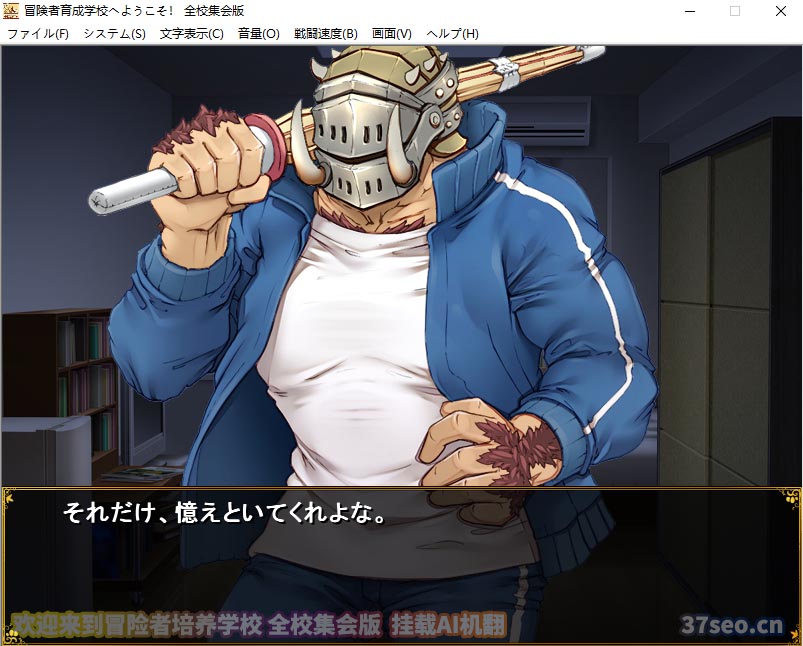This screenshot has width=803, height=646.
Task: Open the 音量(O) volume menu
Action: (x=258, y=33)
